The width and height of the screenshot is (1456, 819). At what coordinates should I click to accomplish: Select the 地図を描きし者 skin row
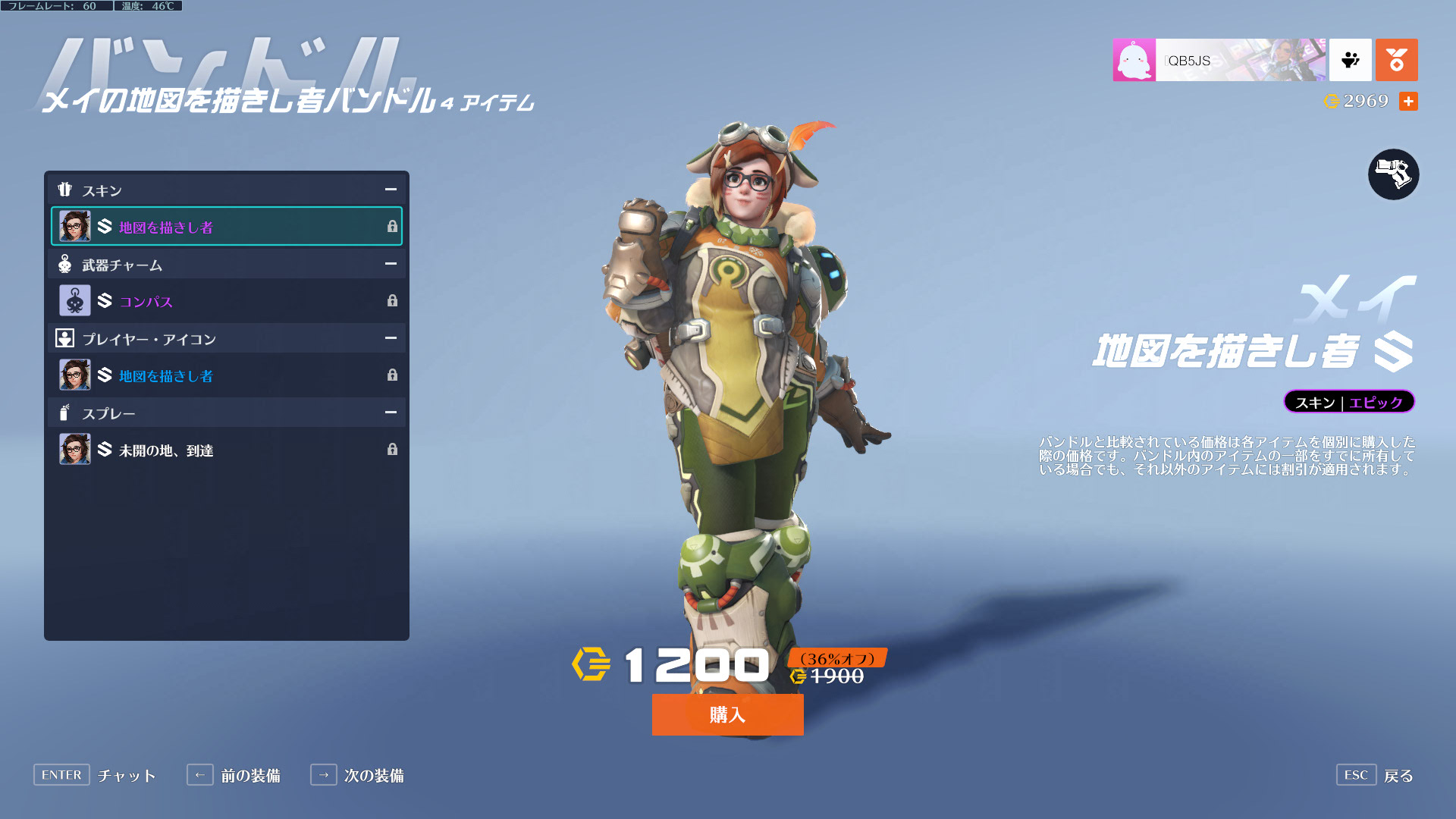[226, 227]
